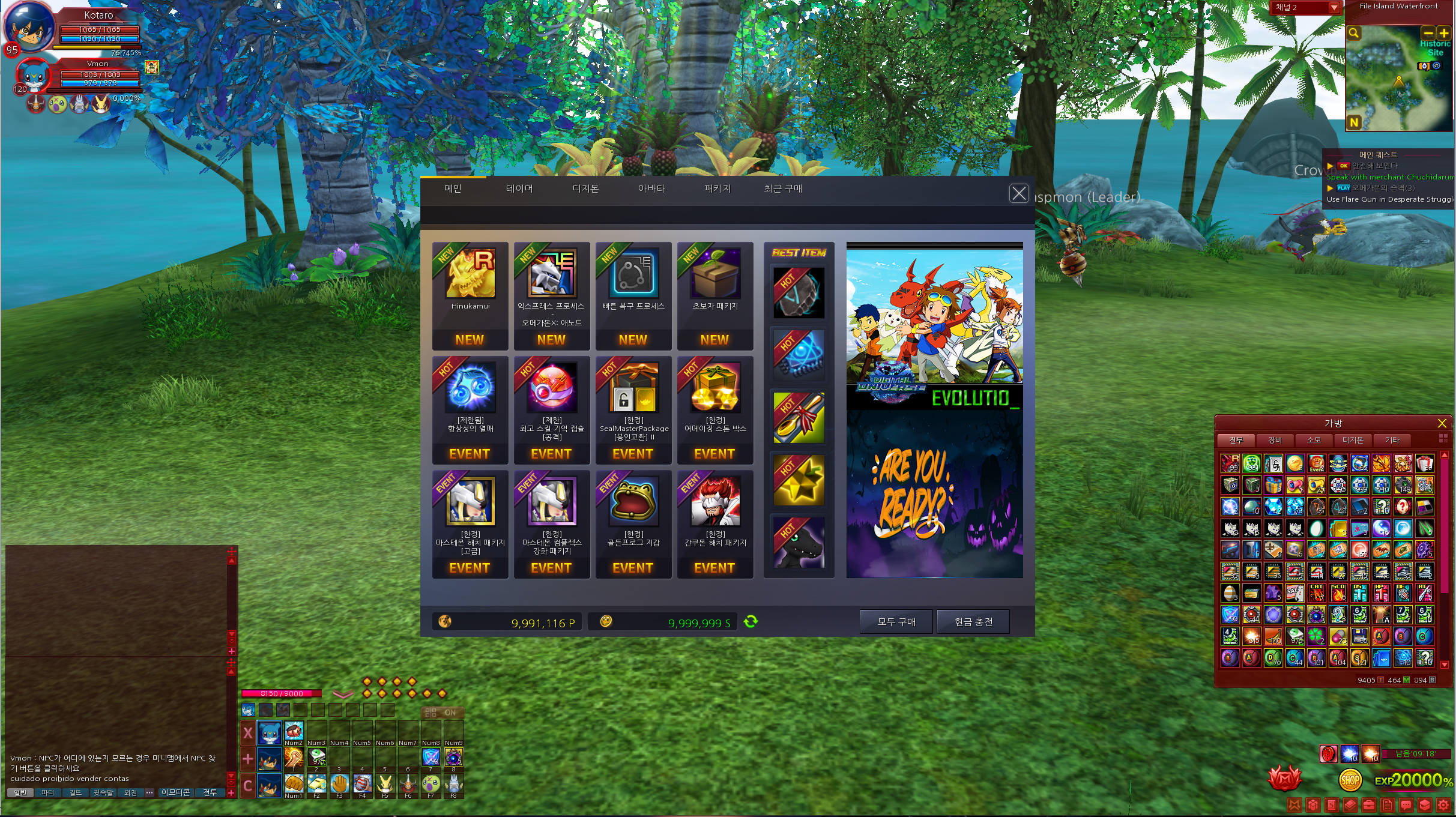Select the 파티 chat channel tab
The width and height of the screenshot is (1456, 817).
pos(47,792)
